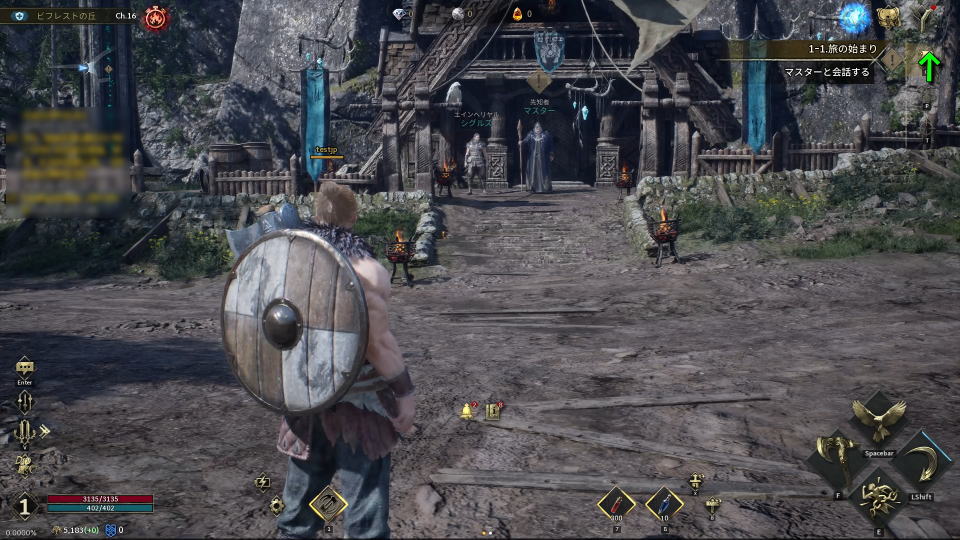The width and height of the screenshot is (960, 540).
Task: Open the crossed swords icon under chat
Action: [x=24, y=402]
